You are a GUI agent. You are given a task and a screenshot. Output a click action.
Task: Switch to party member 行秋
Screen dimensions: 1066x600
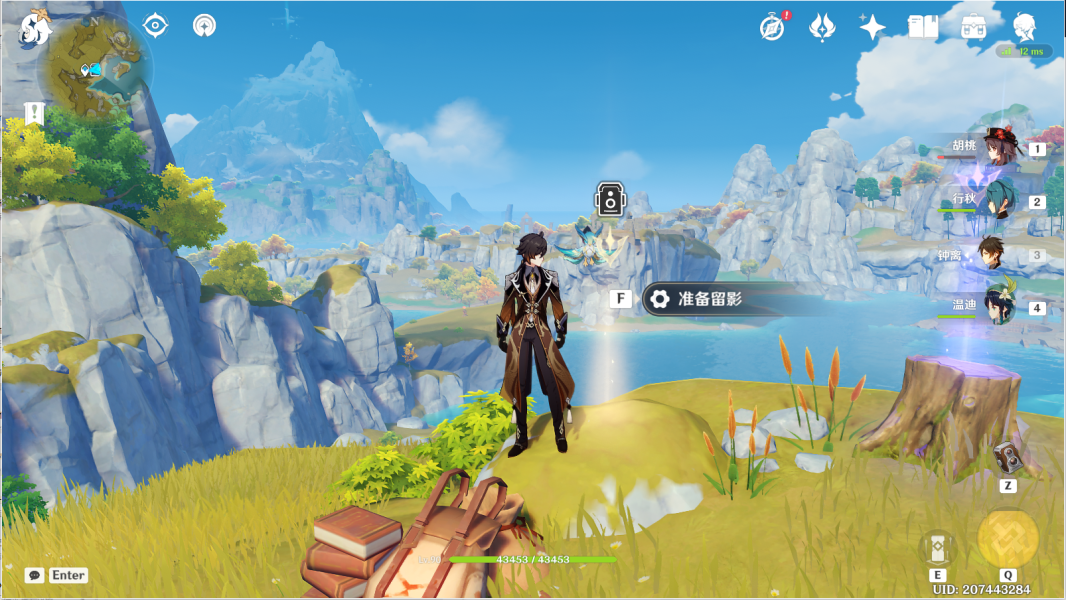point(998,201)
